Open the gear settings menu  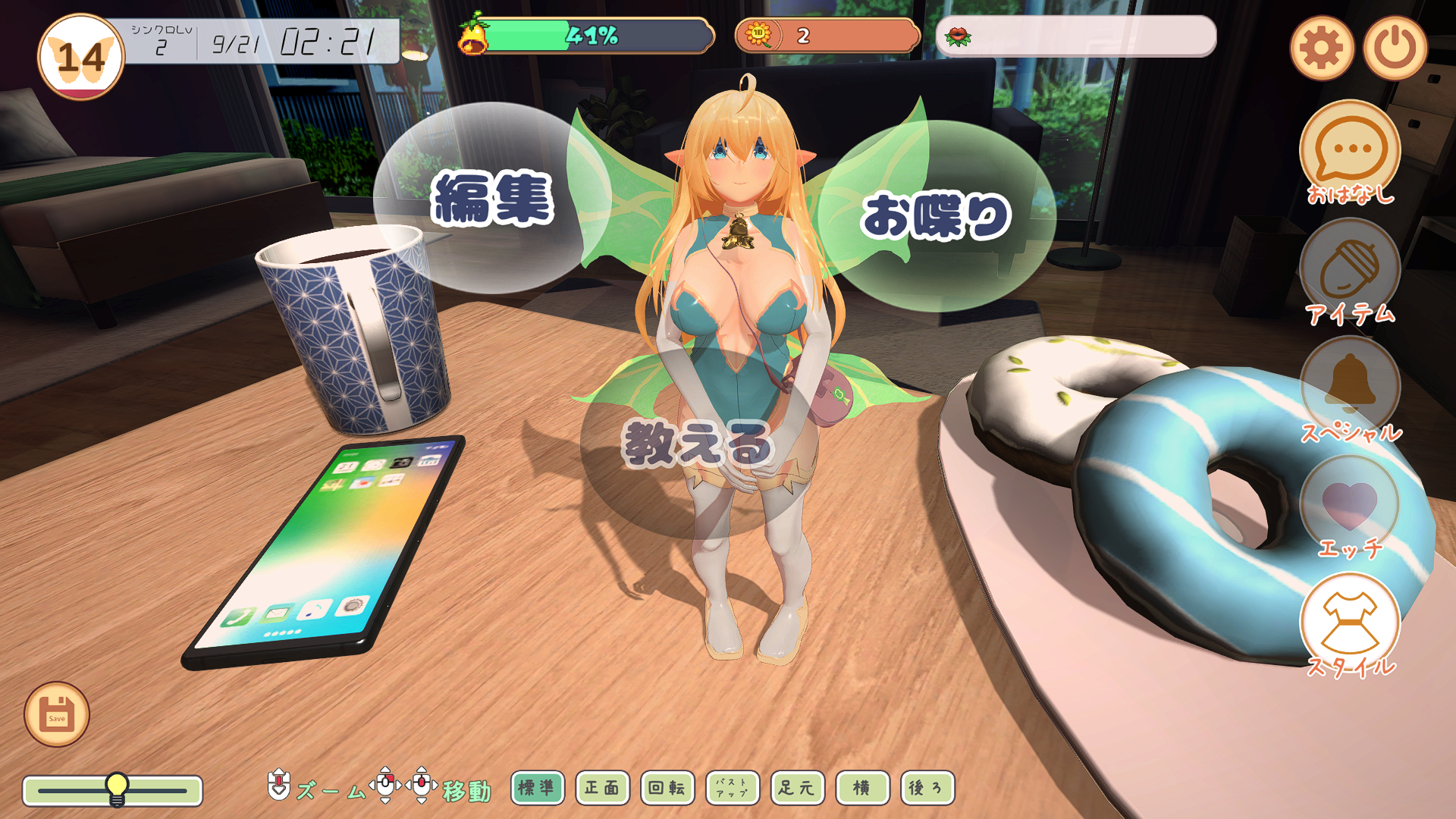pyautogui.click(x=1321, y=49)
